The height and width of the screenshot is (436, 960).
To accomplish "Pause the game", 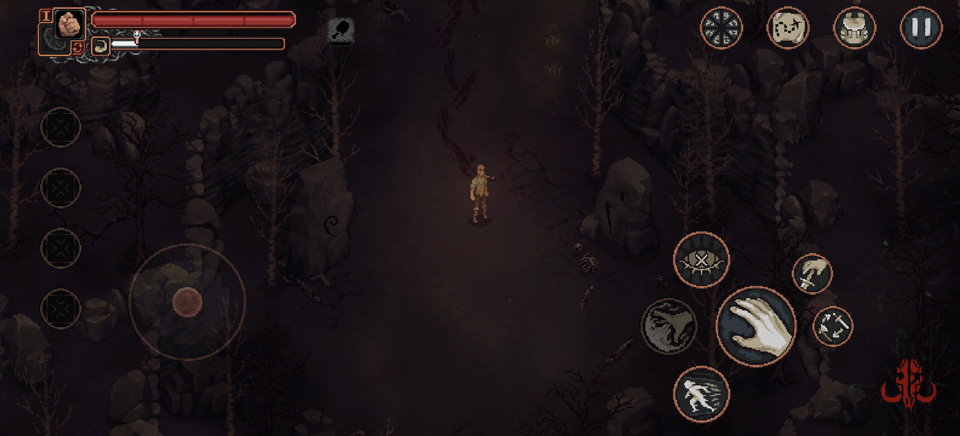I will coord(921,27).
